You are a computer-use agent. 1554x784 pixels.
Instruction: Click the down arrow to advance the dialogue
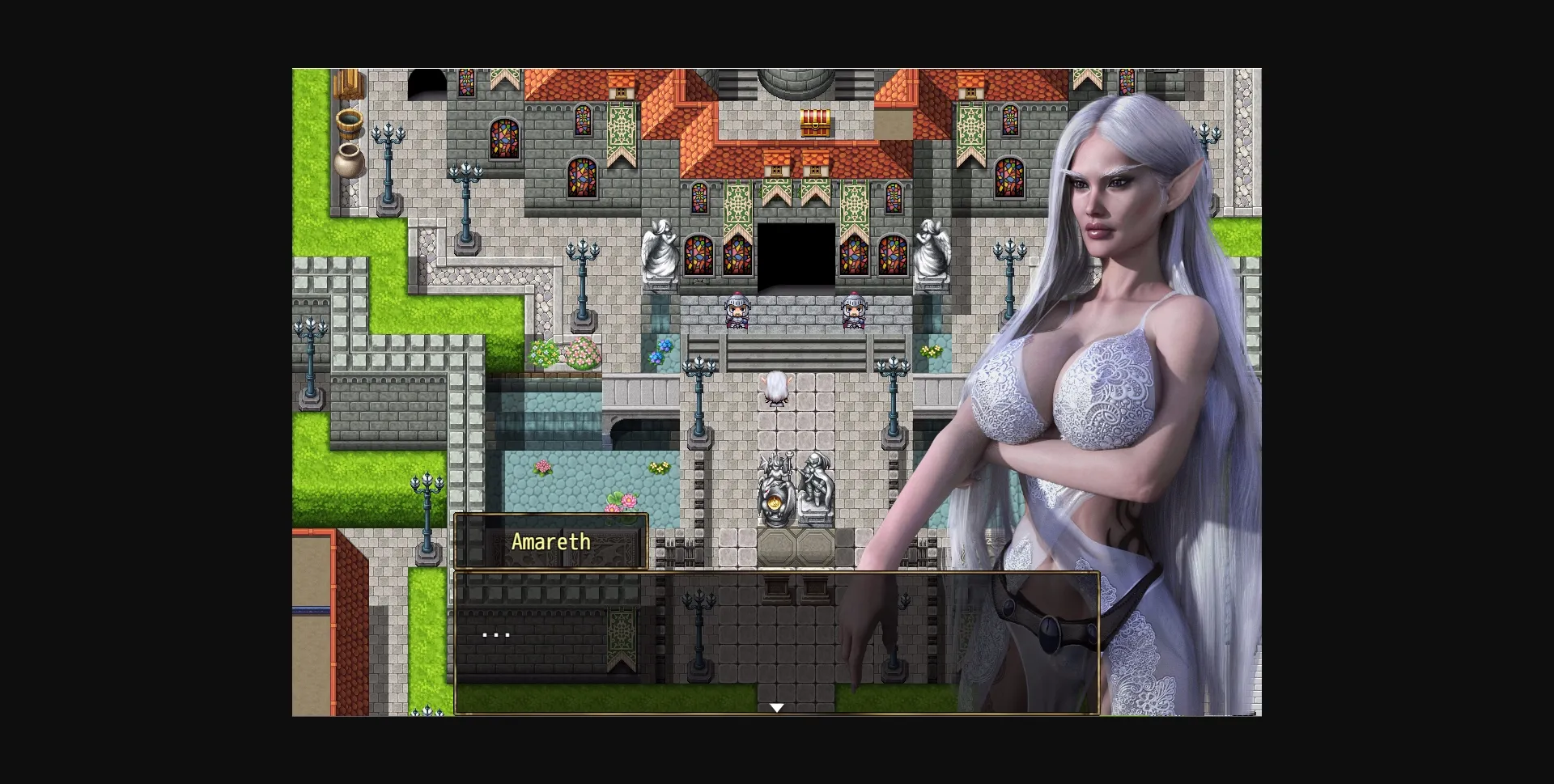[x=776, y=706]
